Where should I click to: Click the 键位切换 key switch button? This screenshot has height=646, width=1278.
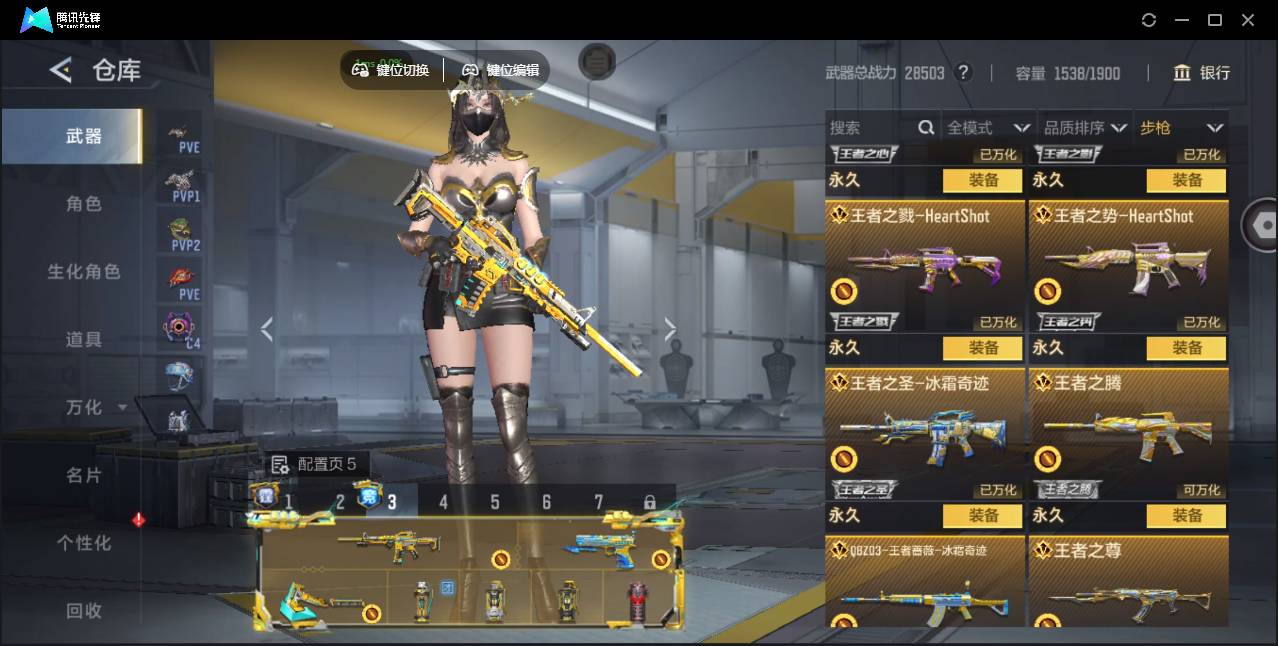tap(391, 70)
